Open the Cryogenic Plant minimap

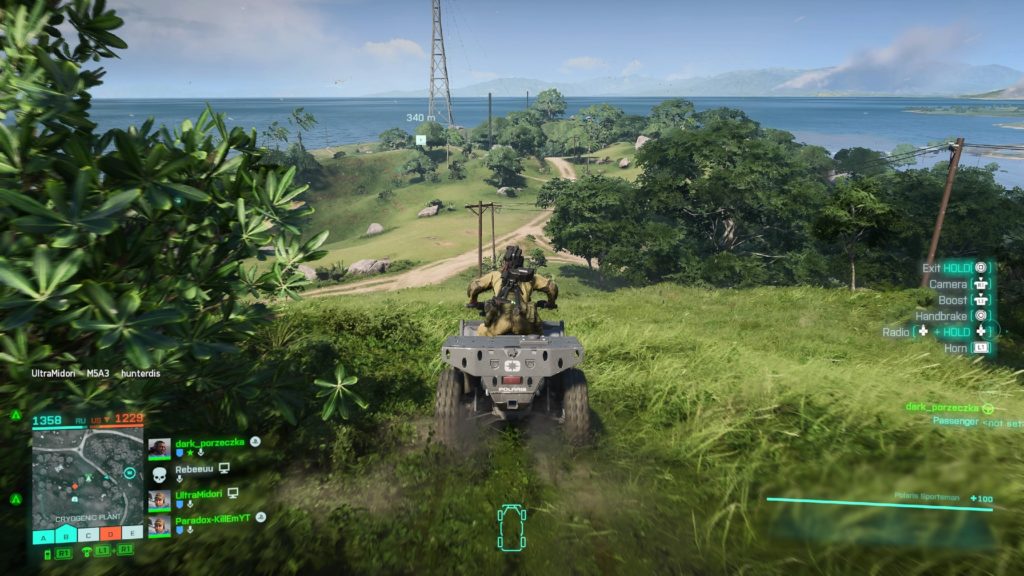point(86,478)
